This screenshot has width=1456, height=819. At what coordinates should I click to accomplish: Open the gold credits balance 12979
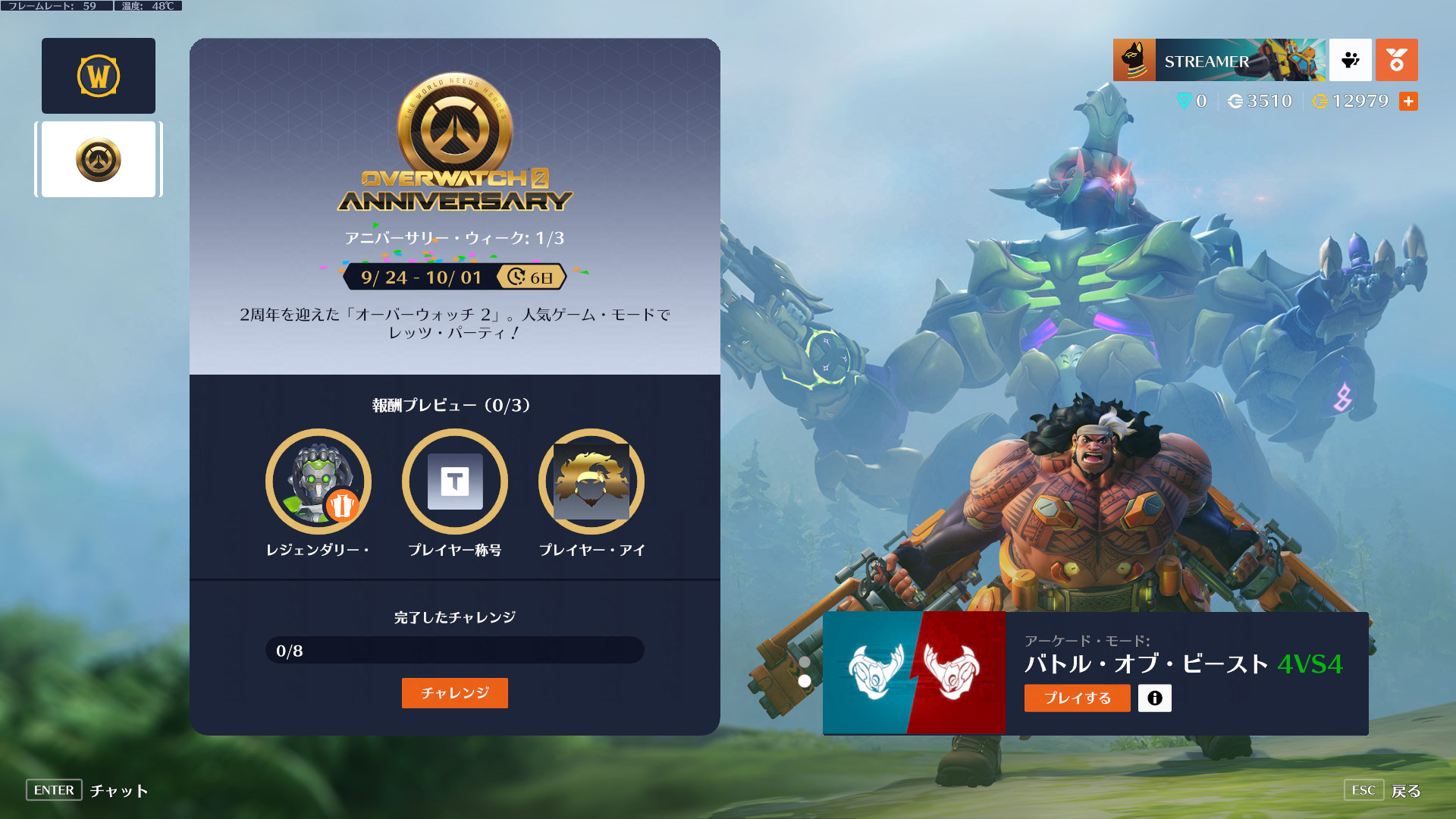(x=1350, y=101)
